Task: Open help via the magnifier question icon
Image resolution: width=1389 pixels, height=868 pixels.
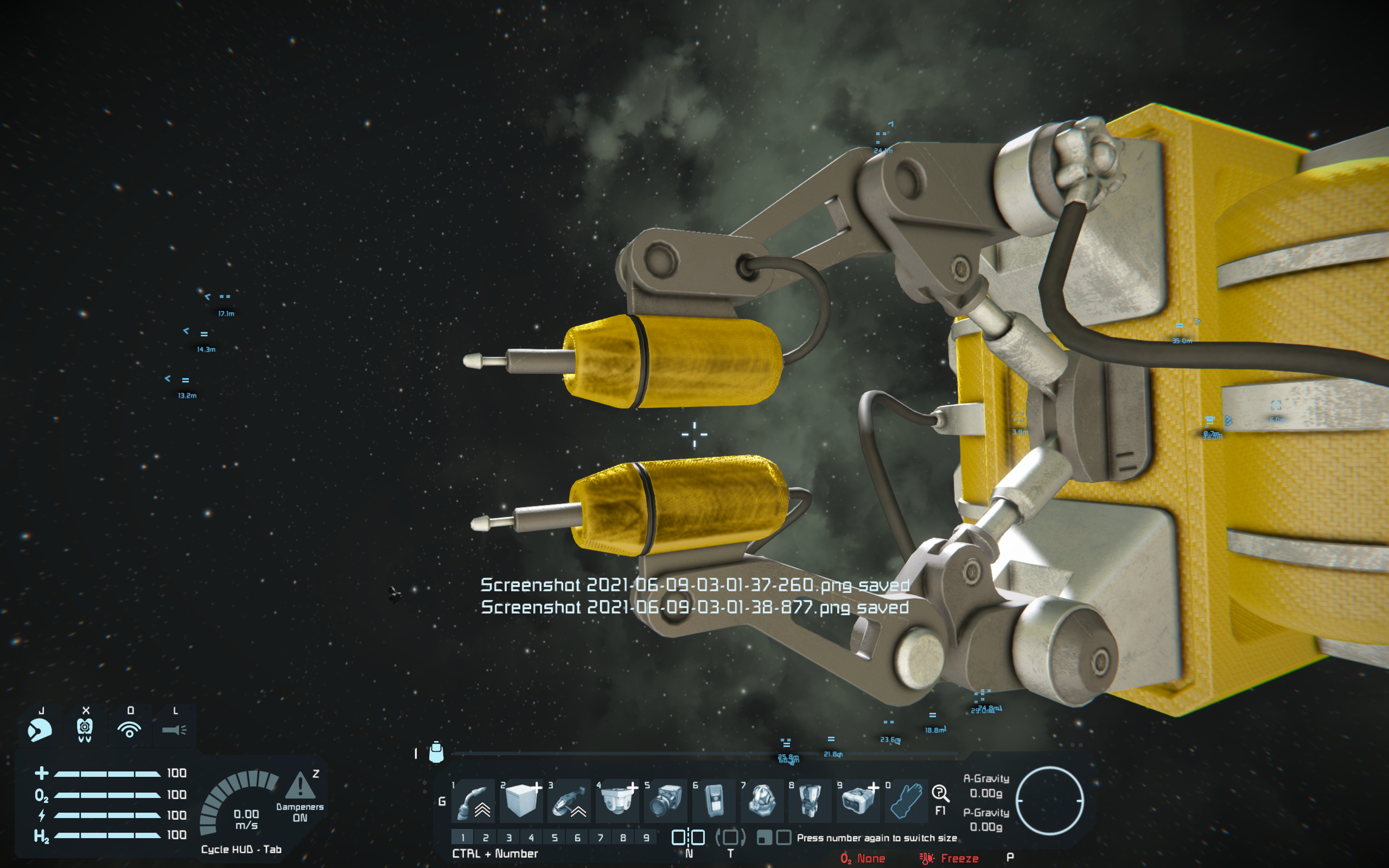Action: tap(940, 794)
